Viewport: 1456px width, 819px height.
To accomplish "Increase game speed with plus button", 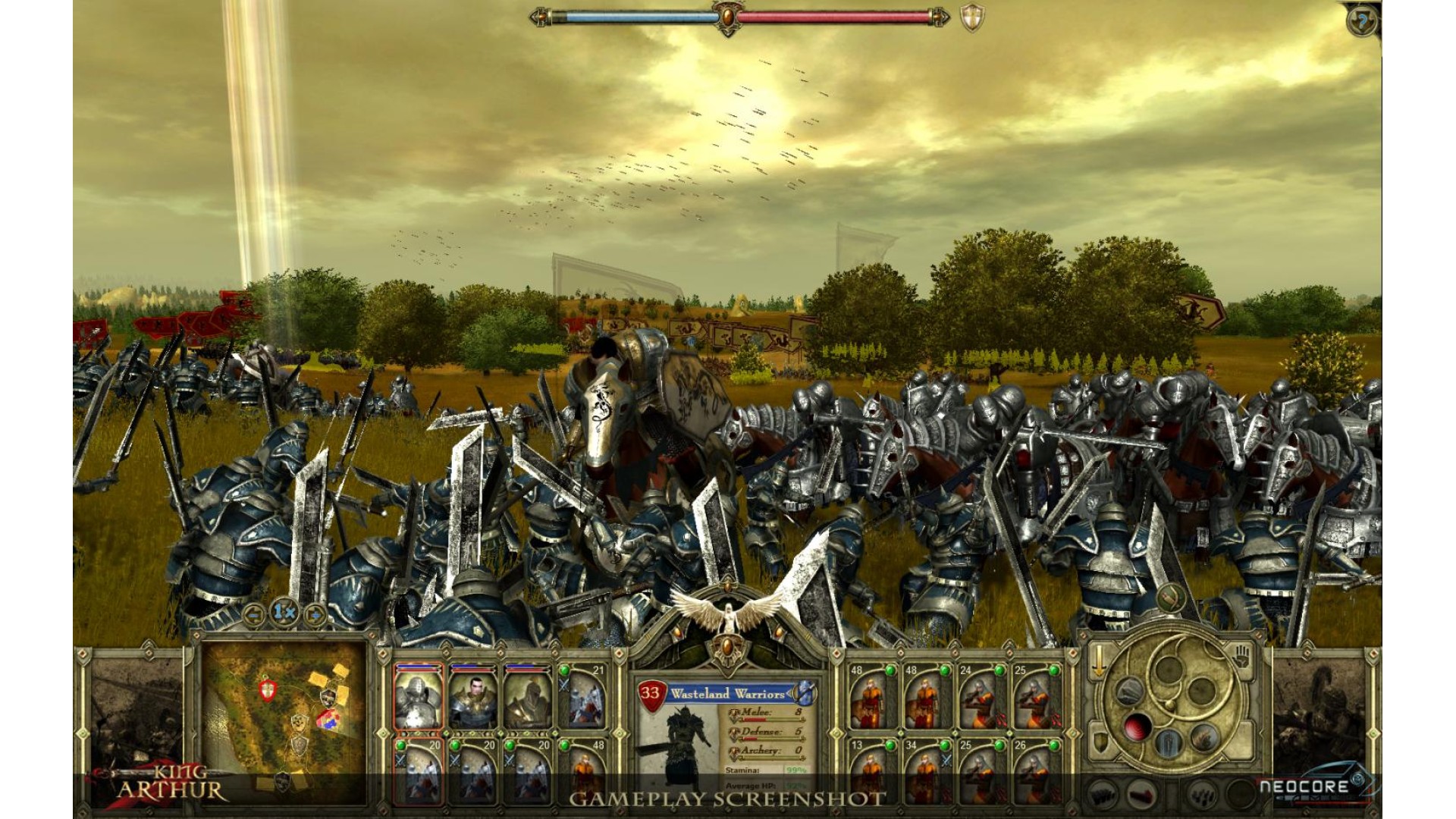I will 314,613.
